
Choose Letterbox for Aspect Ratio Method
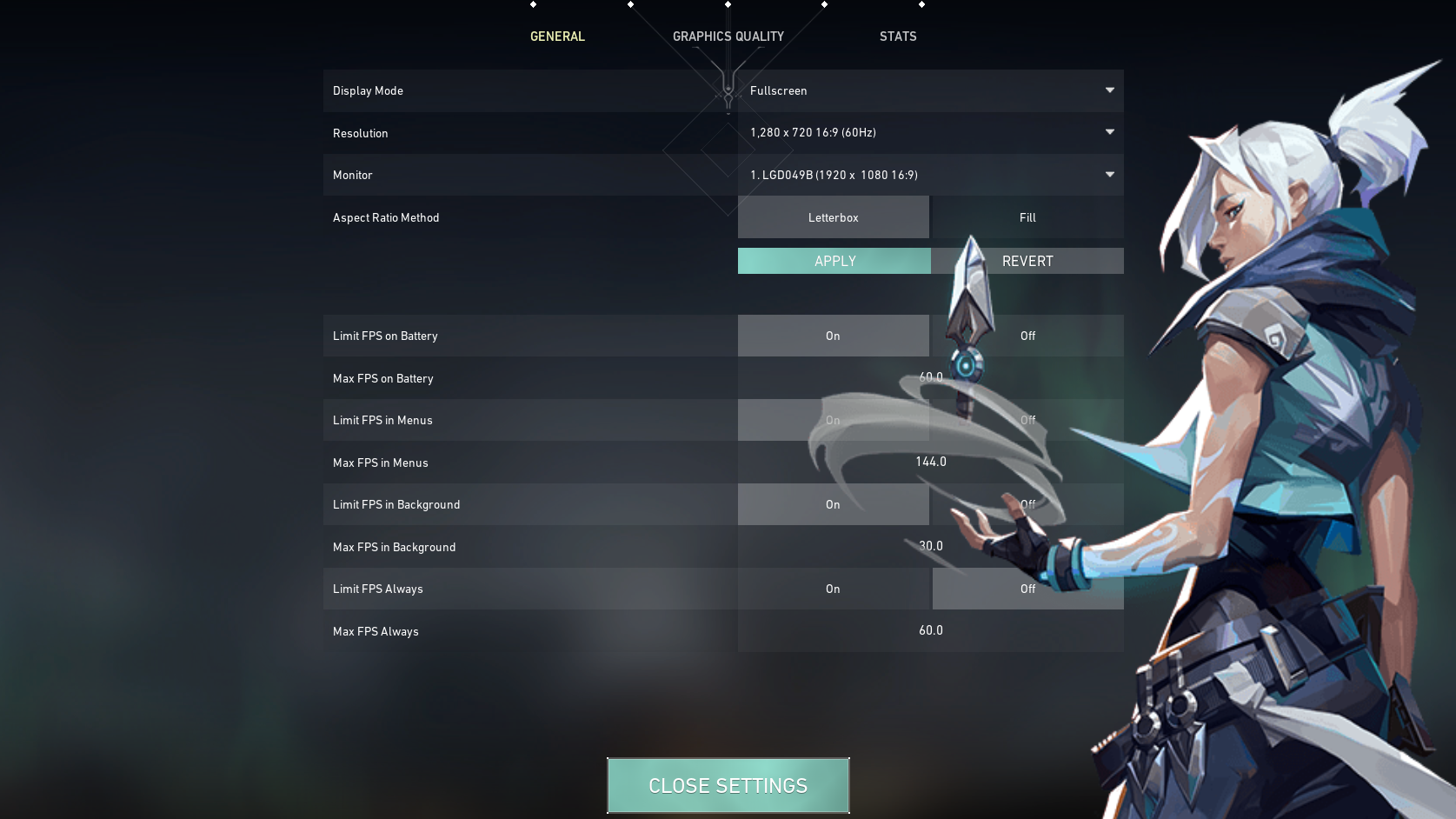coord(833,217)
